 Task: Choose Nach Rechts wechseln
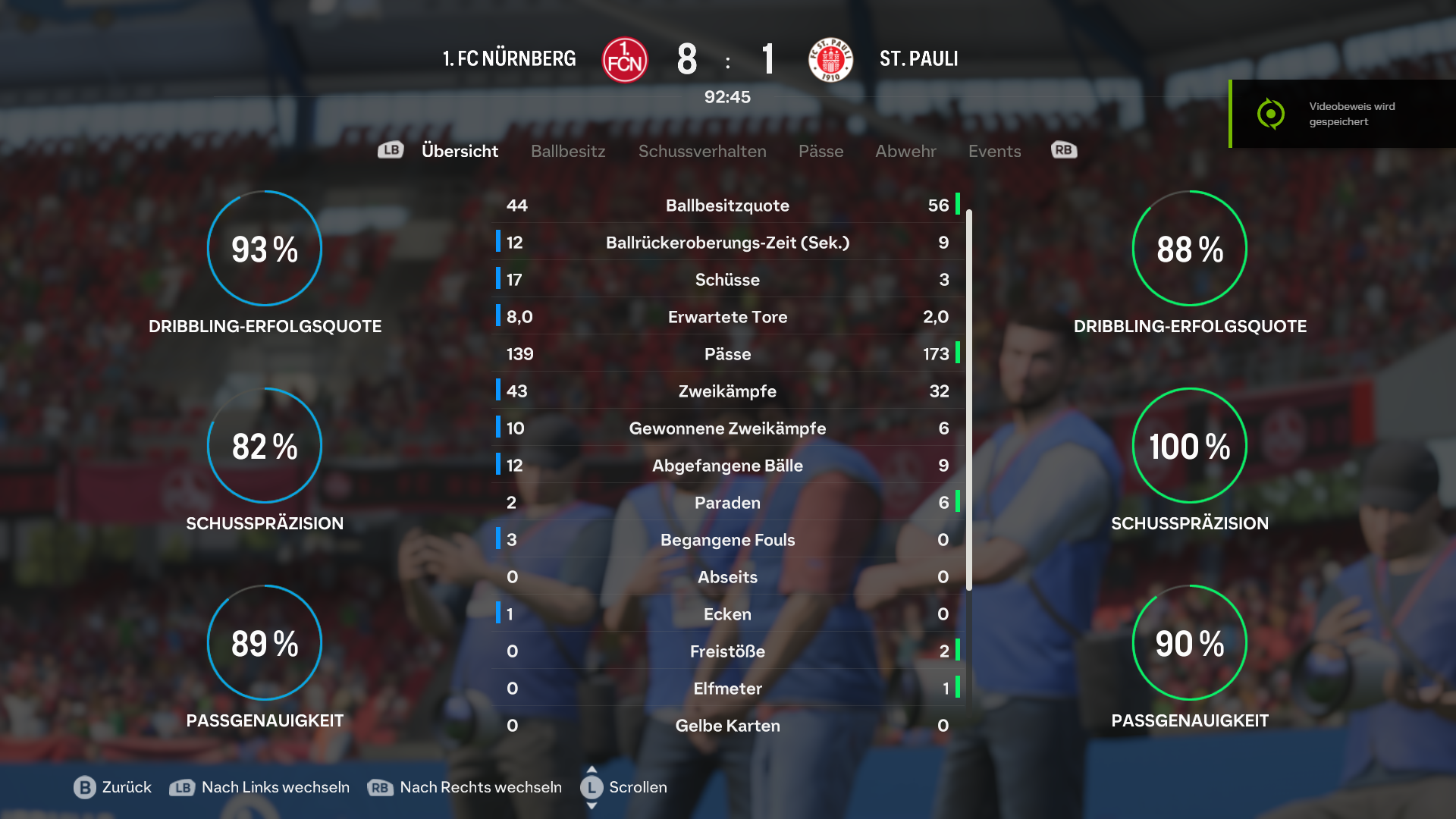click(x=465, y=787)
